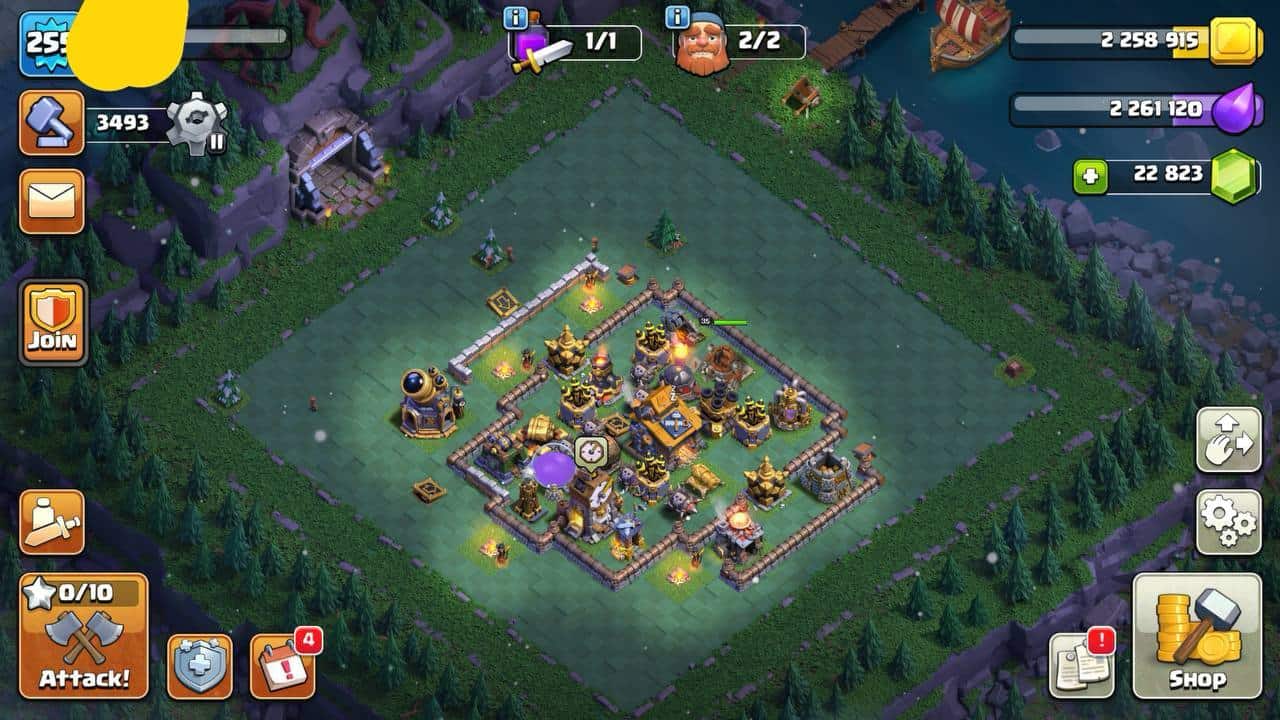Image resolution: width=1280 pixels, height=720 pixels.
Task: Tap the Join clan shield button
Action: [53, 322]
